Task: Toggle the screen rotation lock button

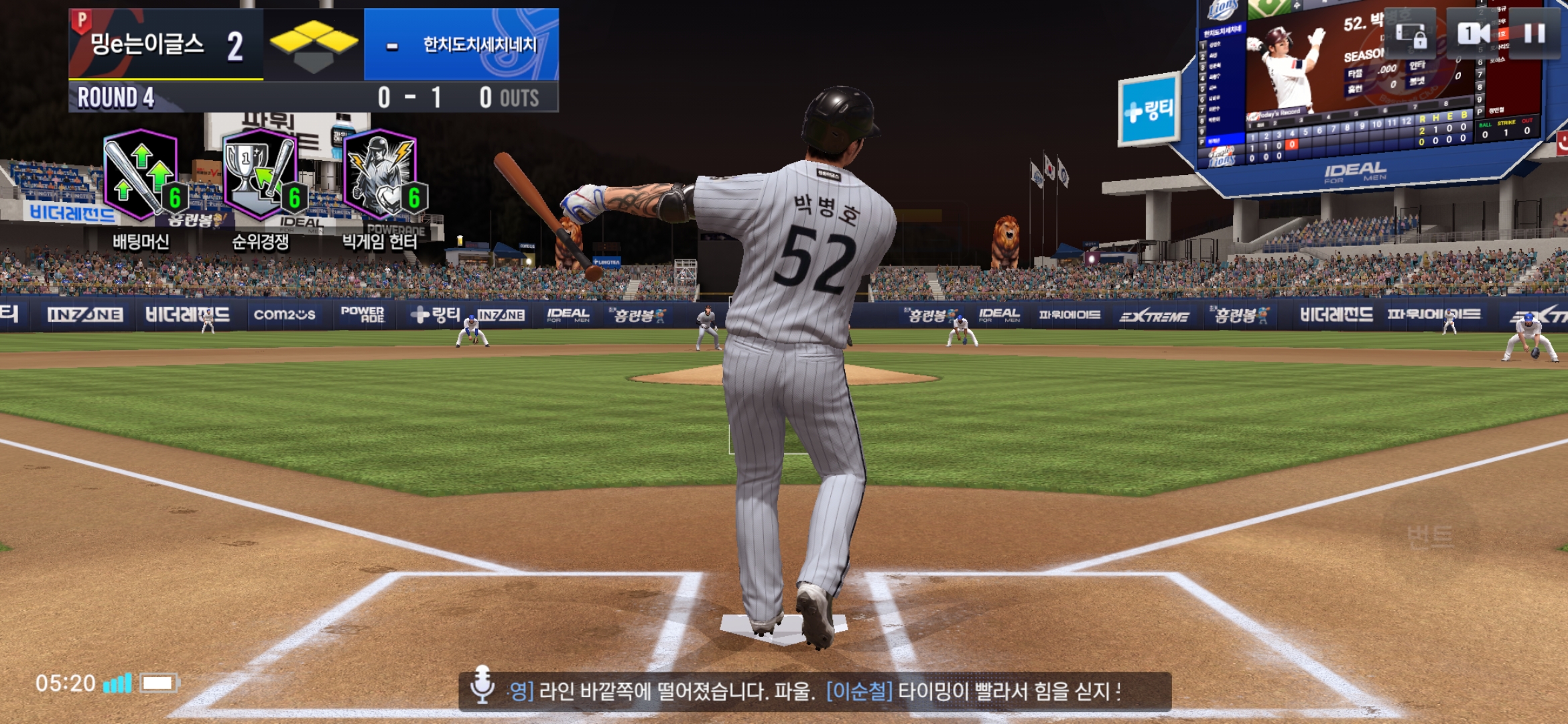Action: (1412, 34)
